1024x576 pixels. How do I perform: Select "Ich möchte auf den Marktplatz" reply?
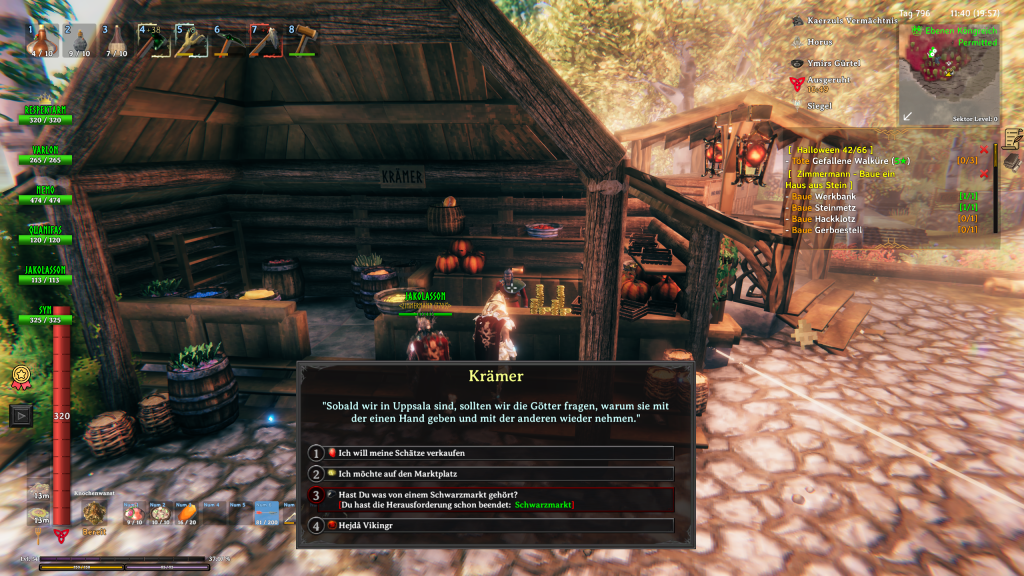coord(490,473)
